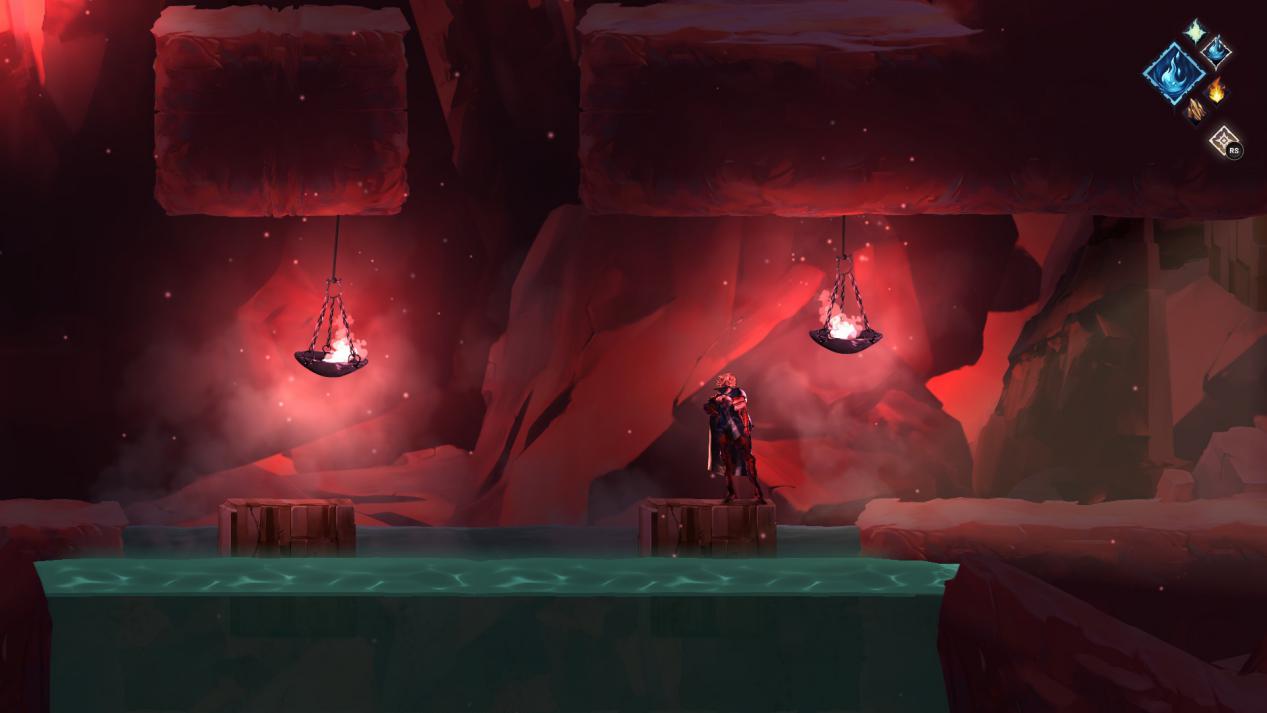Viewport: 1267px width, 713px height.
Task: Switch to the orange fire element
Action: tap(1216, 92)
